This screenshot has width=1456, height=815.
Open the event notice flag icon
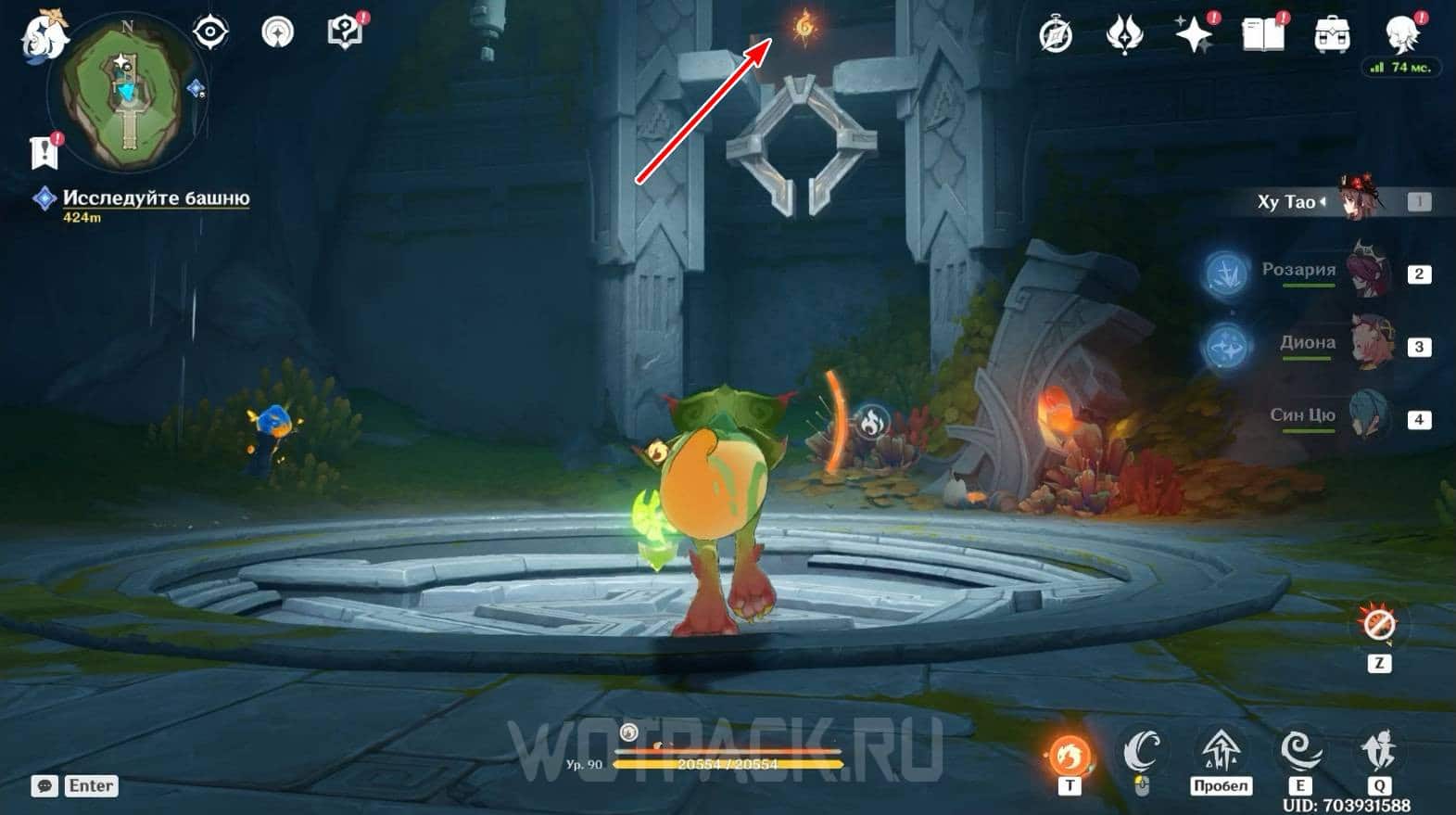(44, 153)
